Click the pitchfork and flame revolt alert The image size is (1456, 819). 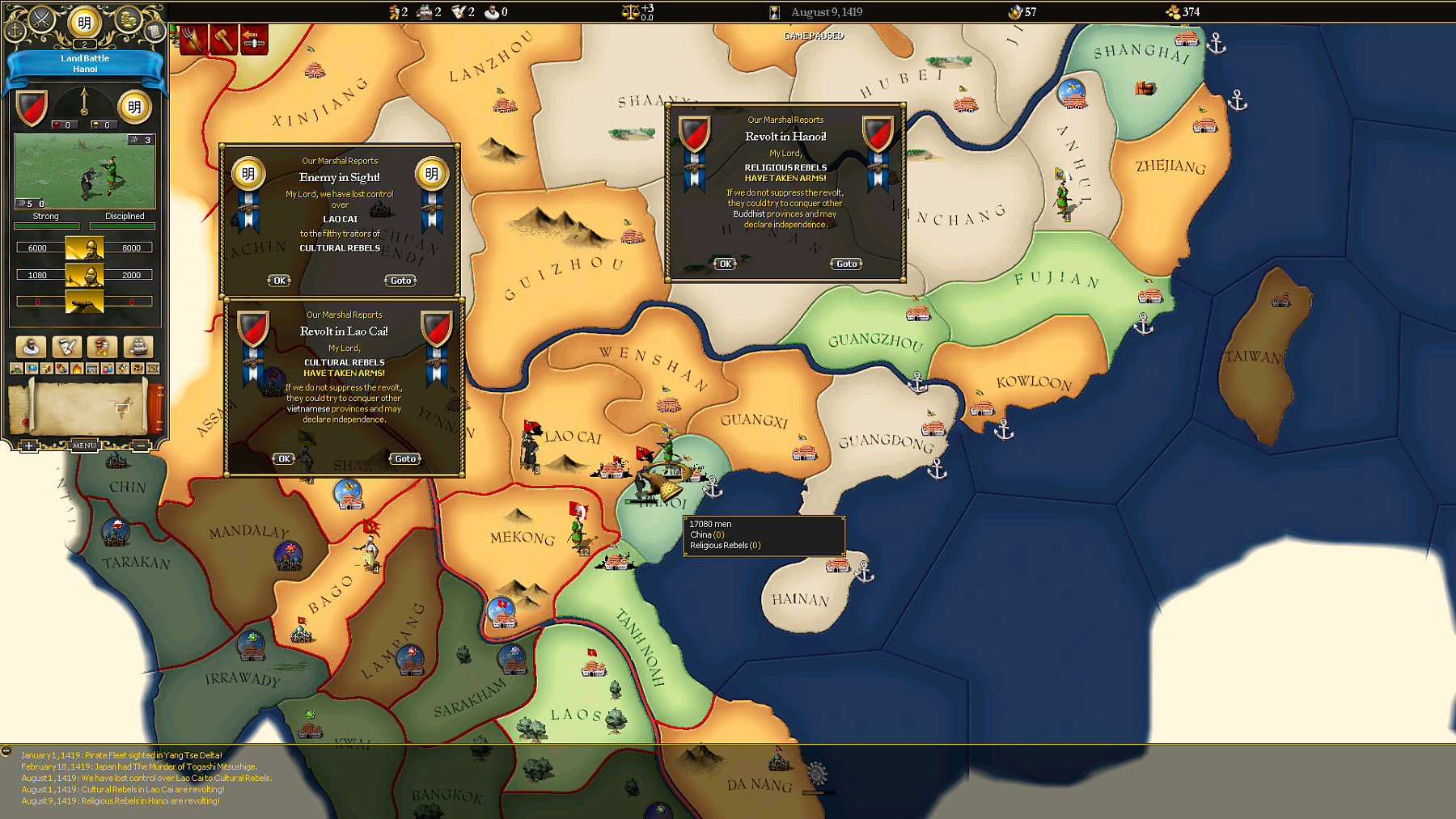pos(194,40)
